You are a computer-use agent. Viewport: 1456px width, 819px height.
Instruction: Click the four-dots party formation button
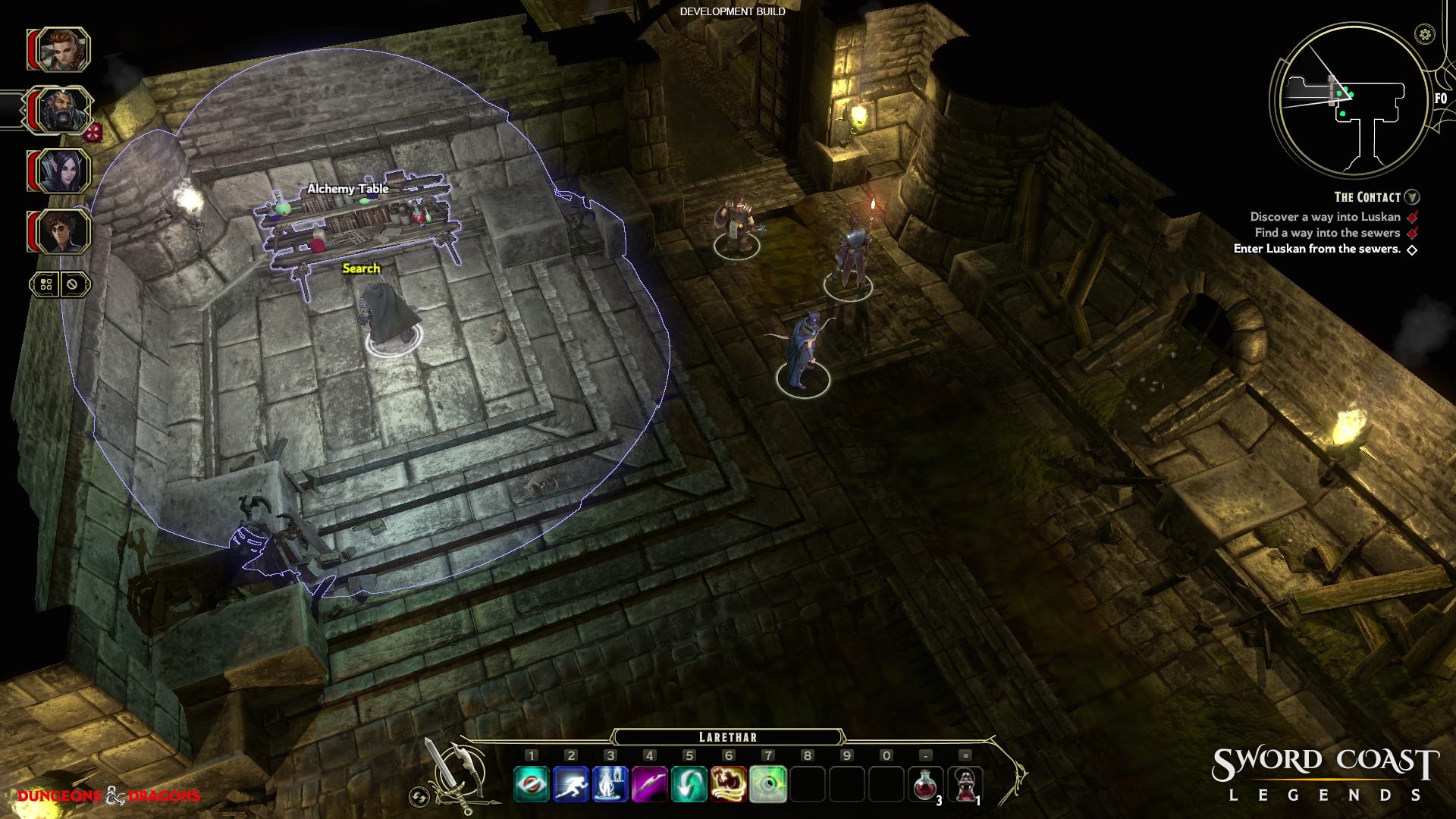[x=46, y=285]
